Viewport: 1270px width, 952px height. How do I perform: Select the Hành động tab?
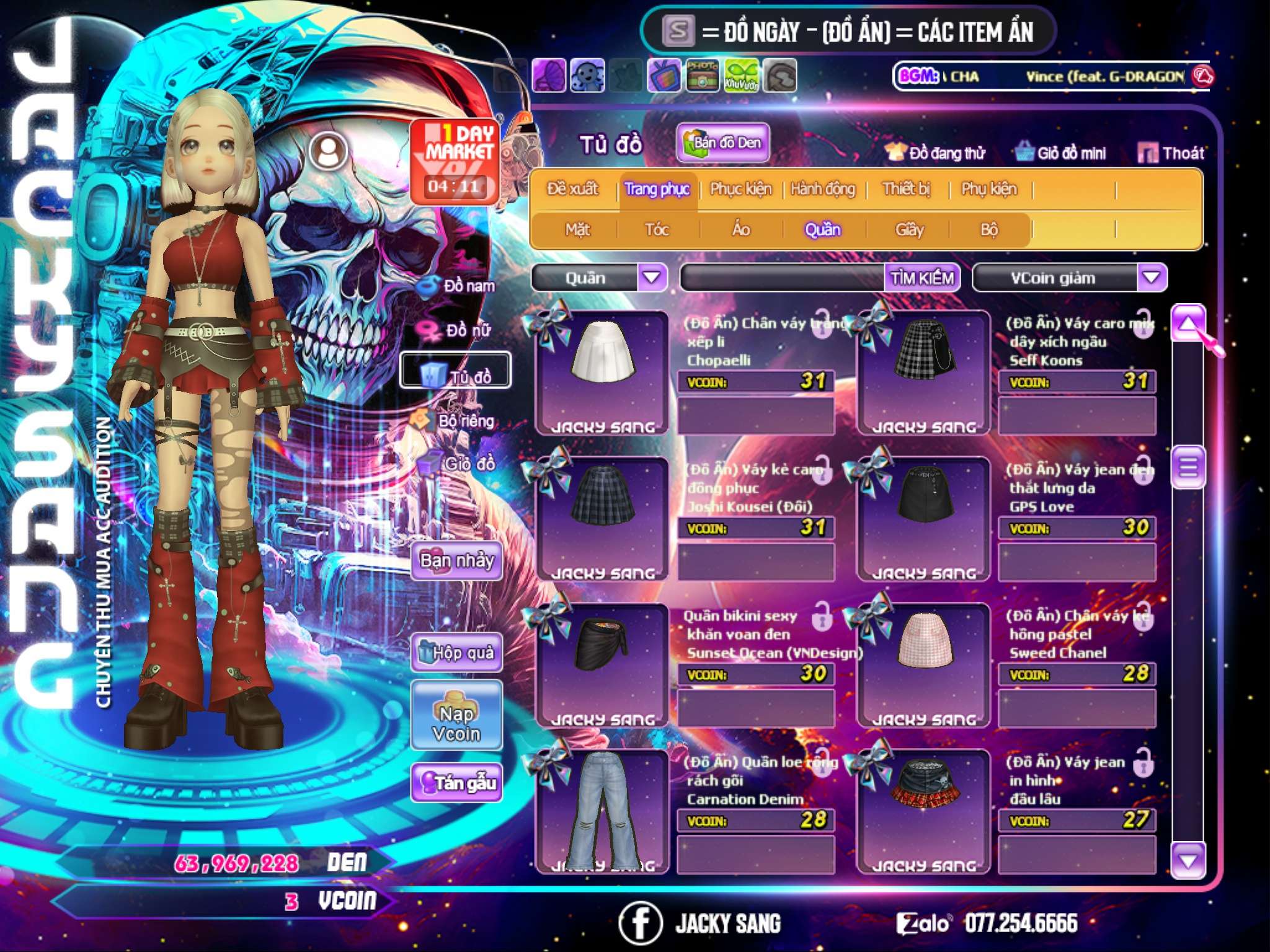[823, 189]
